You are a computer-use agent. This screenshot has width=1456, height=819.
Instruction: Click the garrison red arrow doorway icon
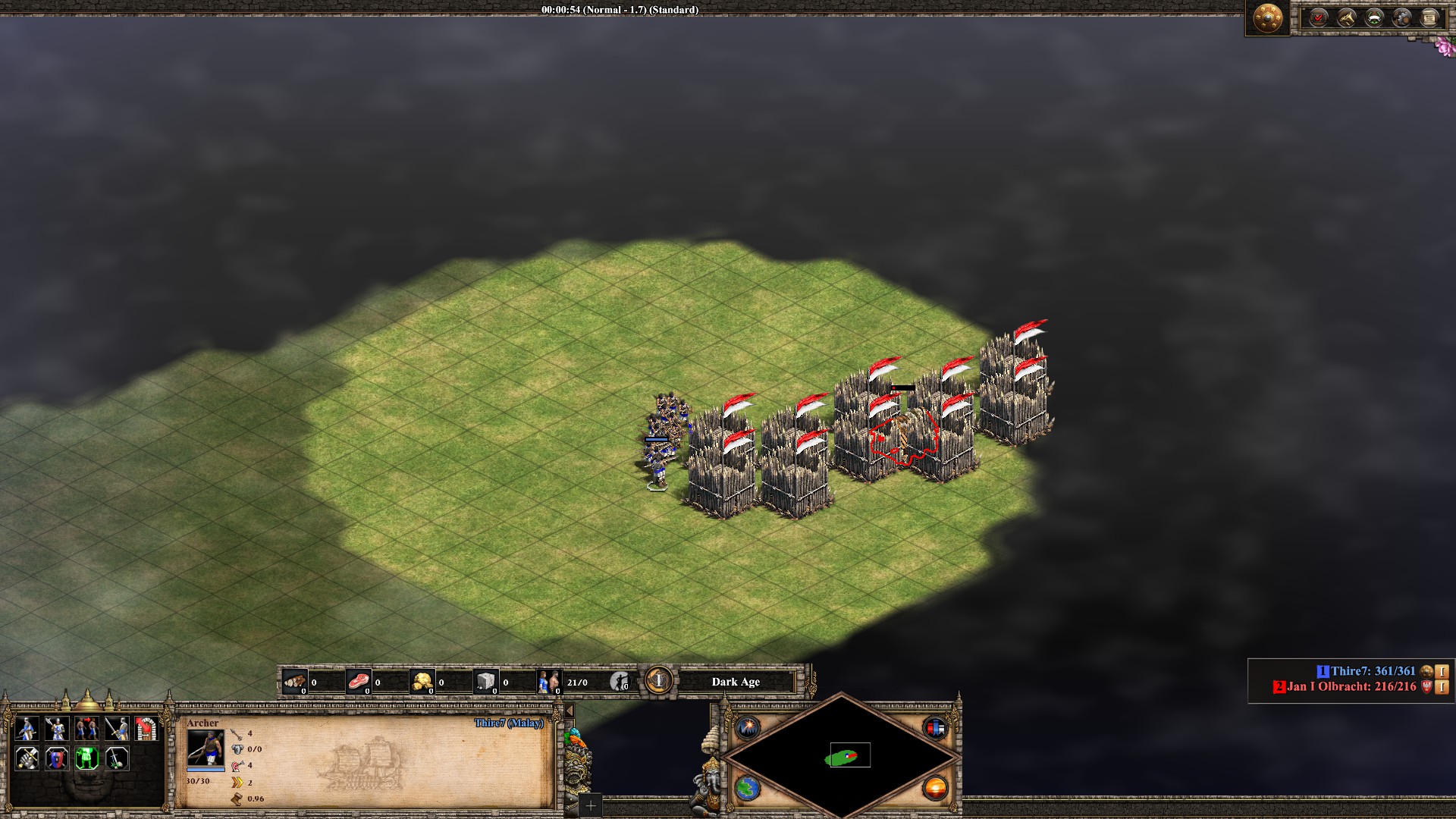point(146,729)
